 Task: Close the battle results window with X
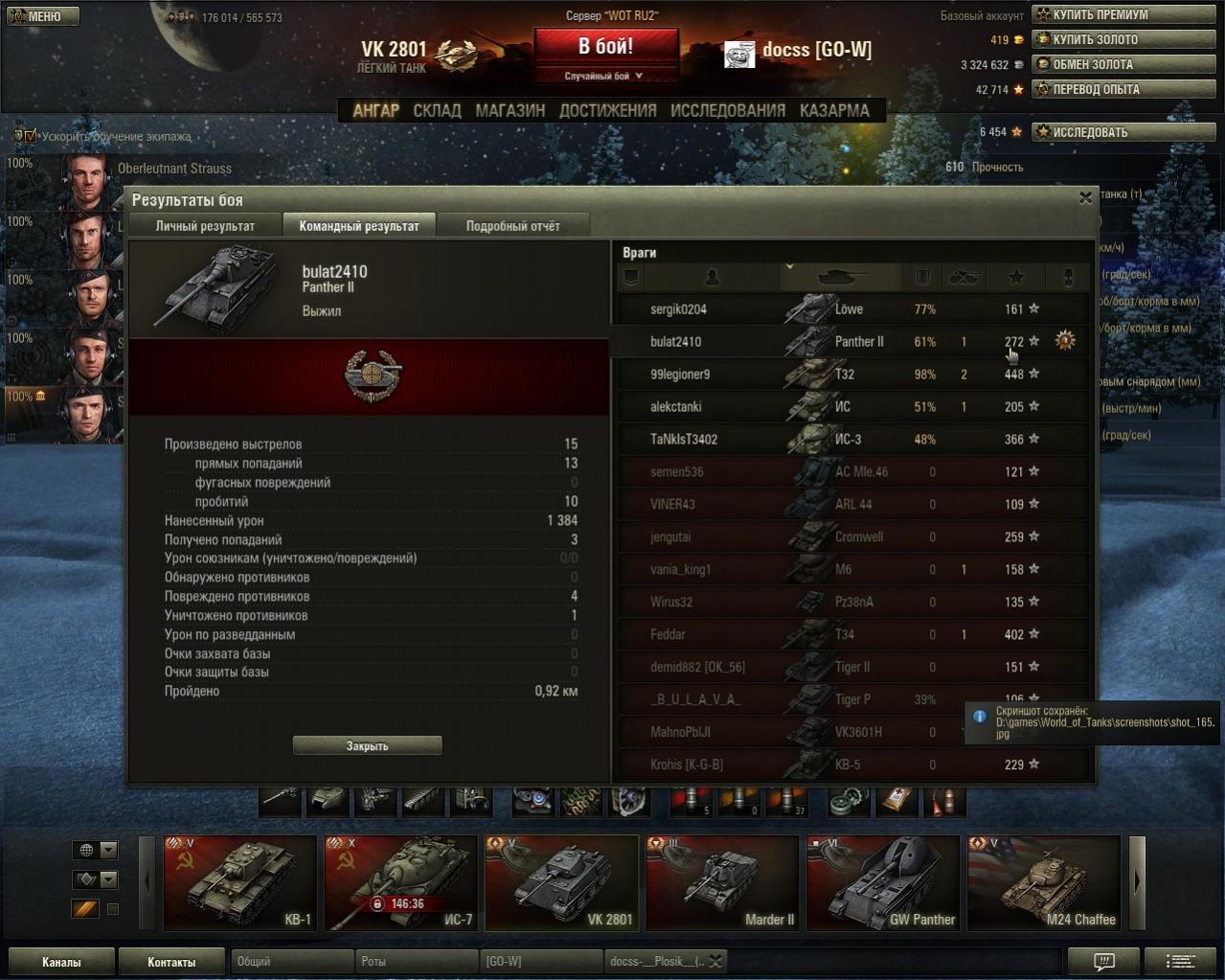pos(1085,198)
